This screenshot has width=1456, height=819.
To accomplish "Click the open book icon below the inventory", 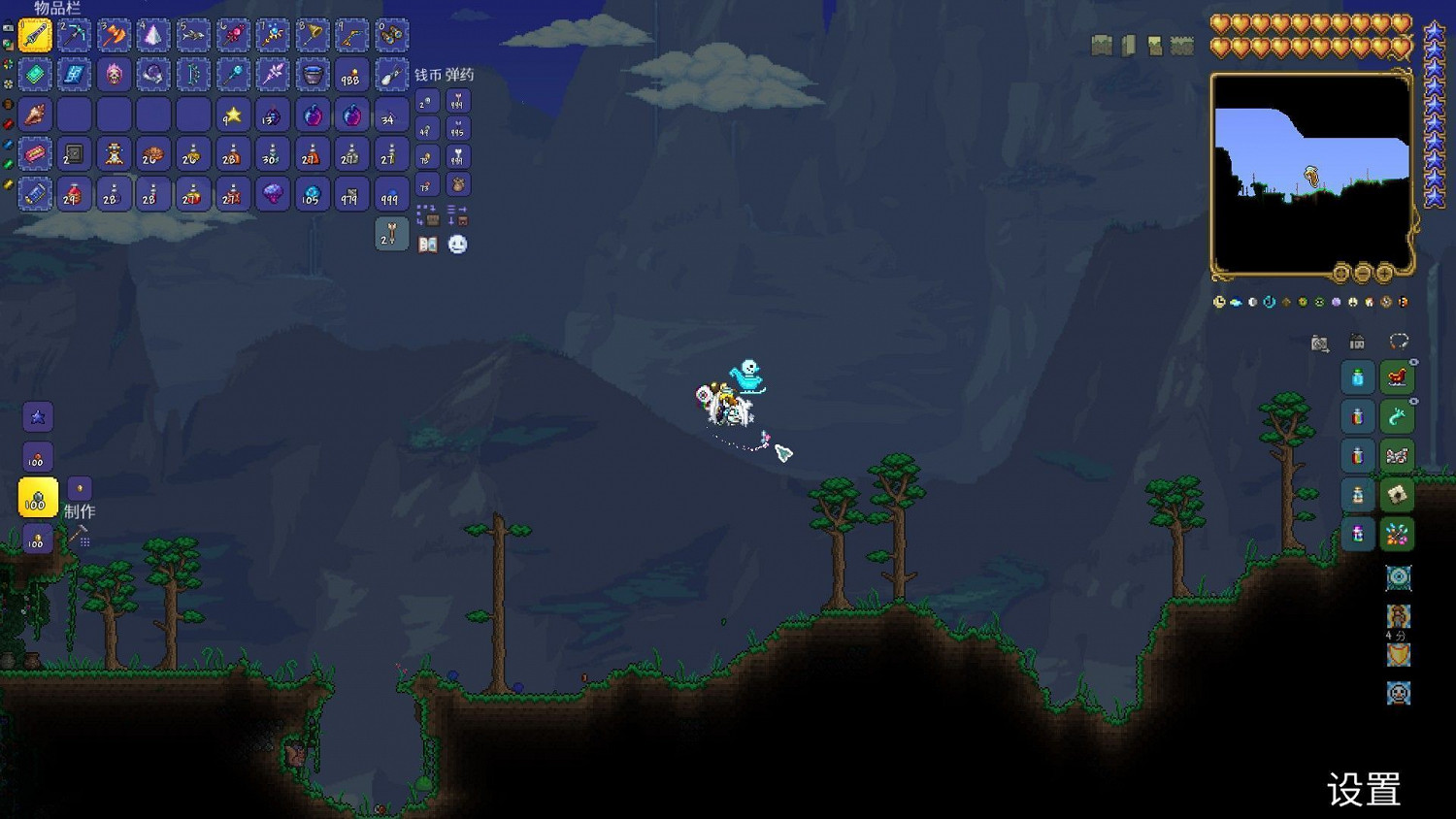I will coord(428,245).
